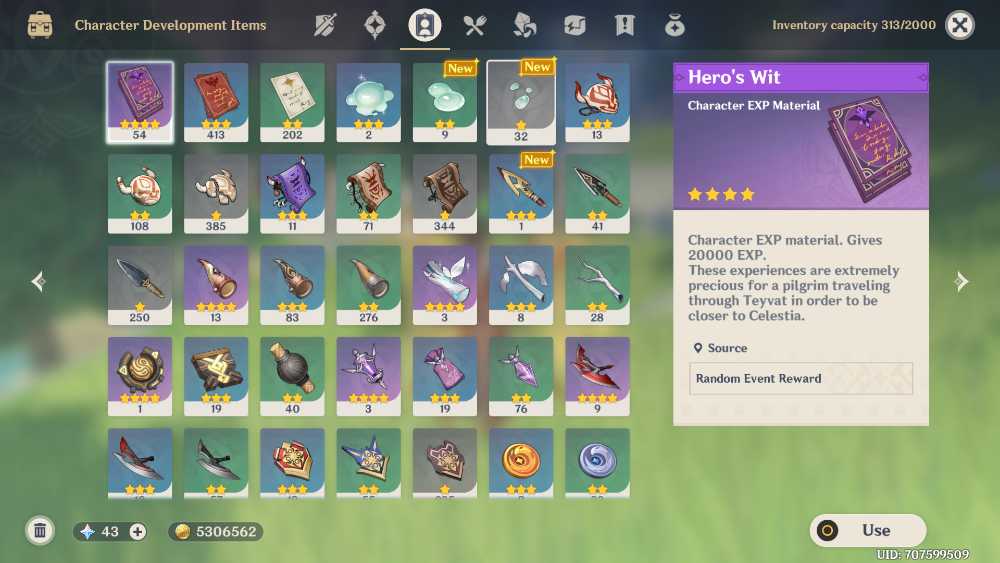The height and width of the screenshot is (563, 1000).
Task: Choose the Wanderer's Advice paper with 202
Action: 292,102
